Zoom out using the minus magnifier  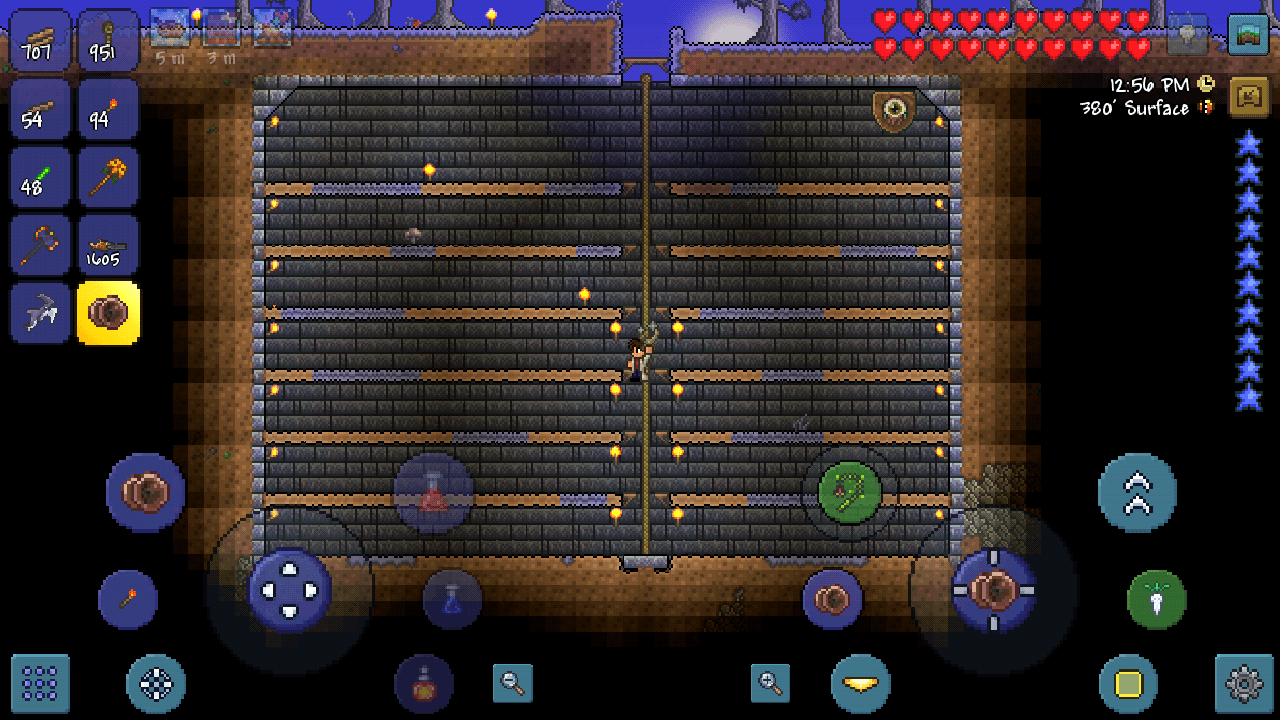point(512,685)
